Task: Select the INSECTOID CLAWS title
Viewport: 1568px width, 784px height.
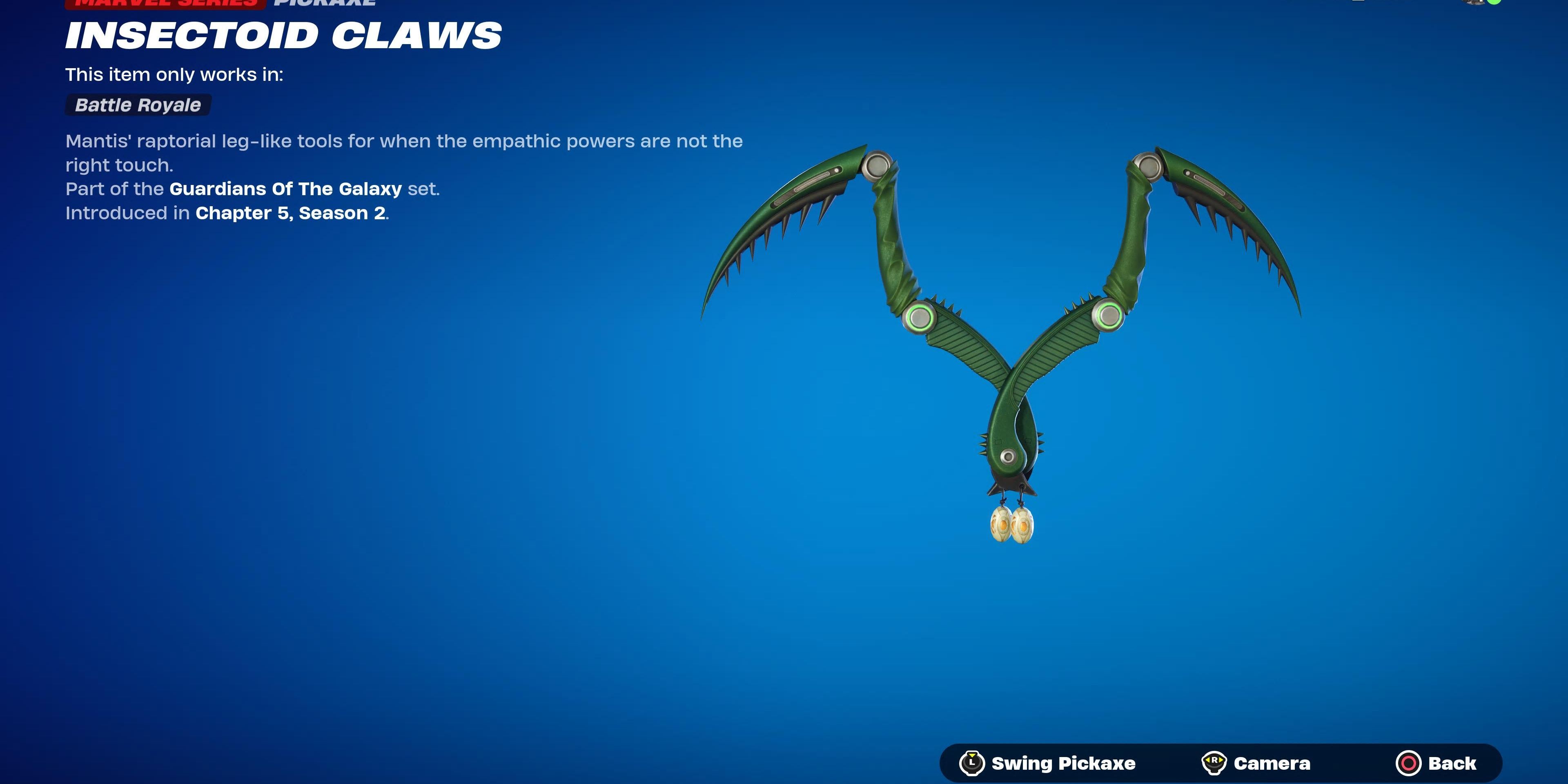Action: 283,35
